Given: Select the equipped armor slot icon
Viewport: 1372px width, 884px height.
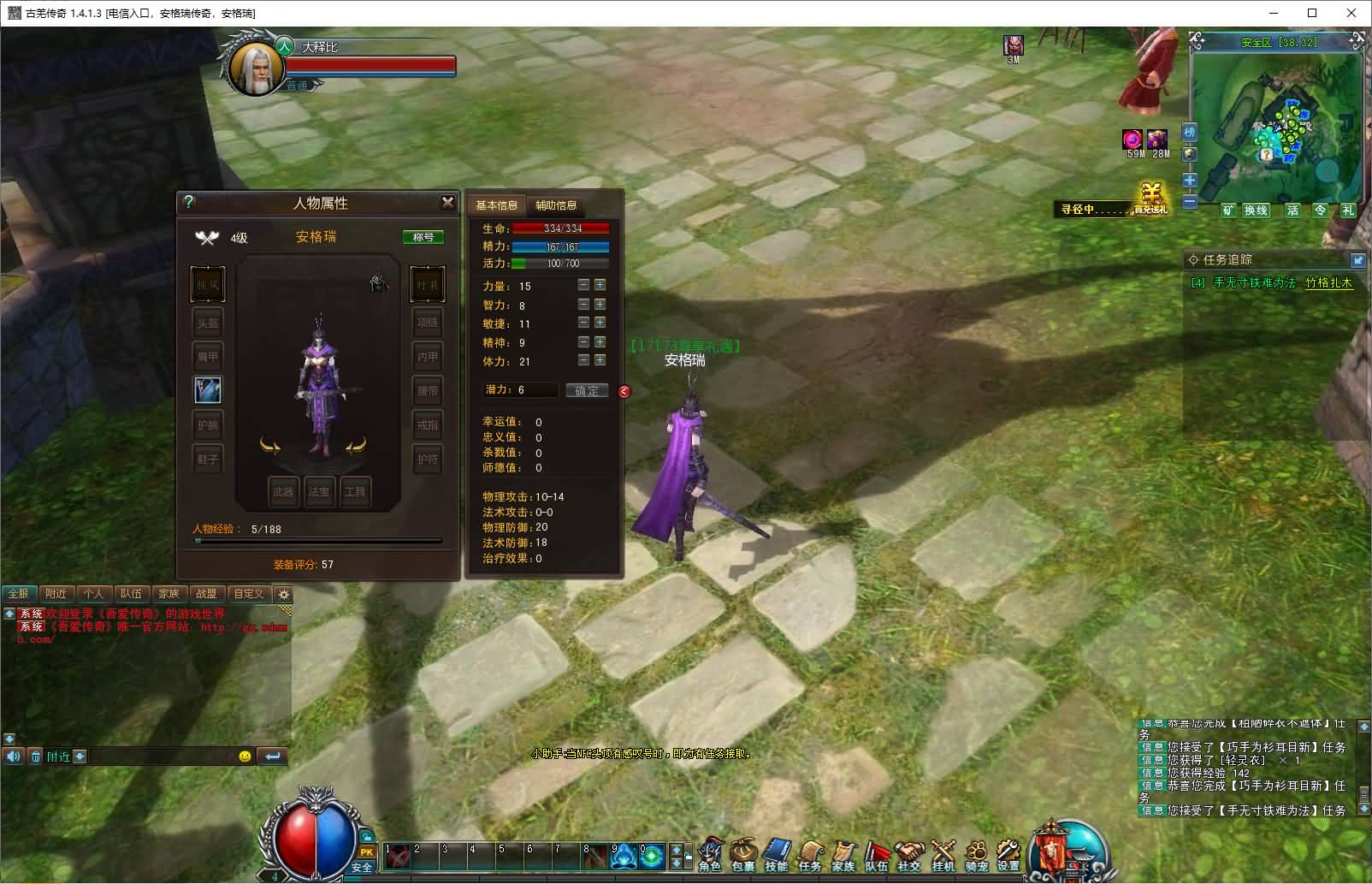Looking at the screenshot, I should pyautogui.click(x=208, y=390).
